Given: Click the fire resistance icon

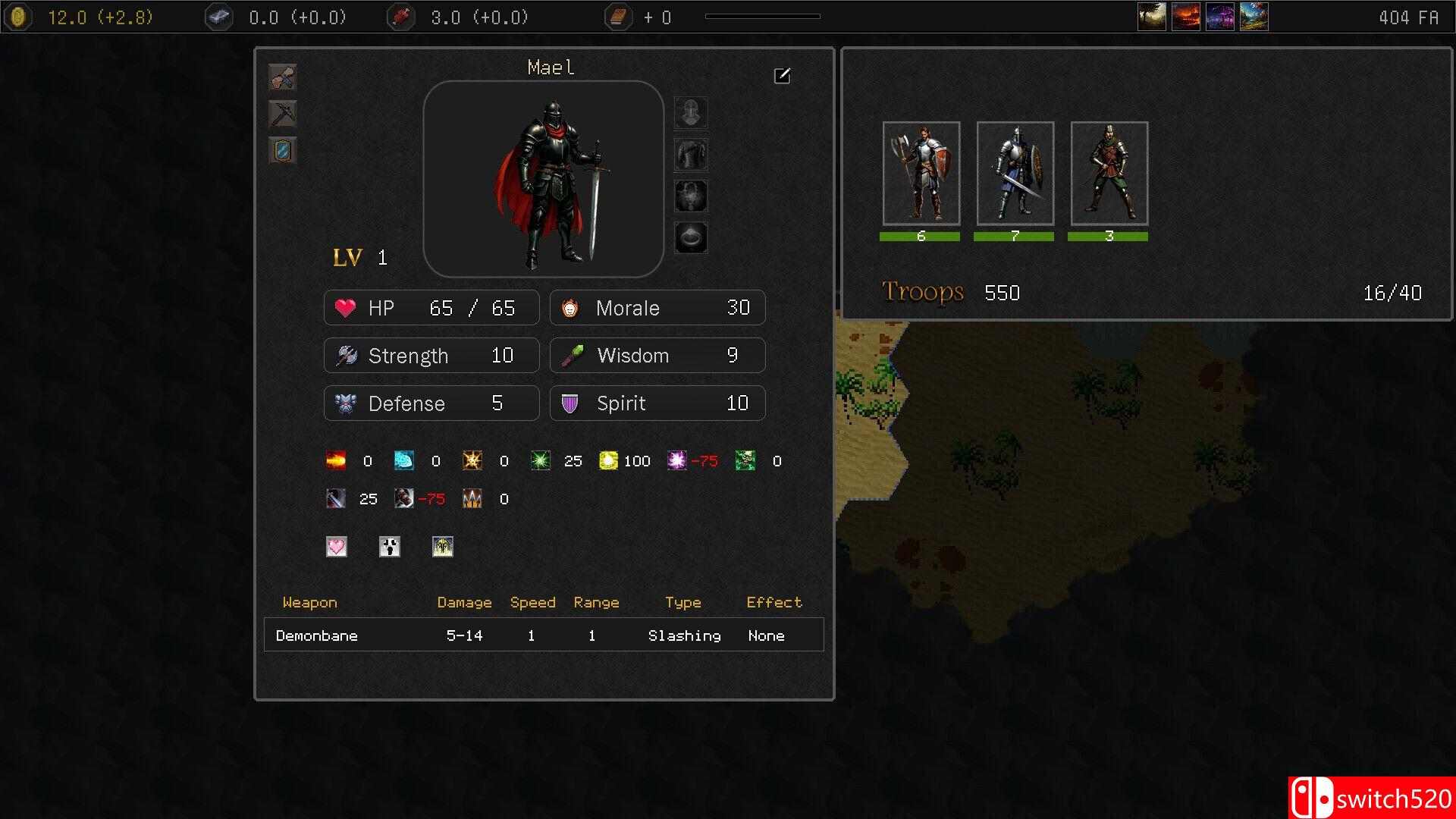Looking at the screenshot, I should click(x=336, y=460).
